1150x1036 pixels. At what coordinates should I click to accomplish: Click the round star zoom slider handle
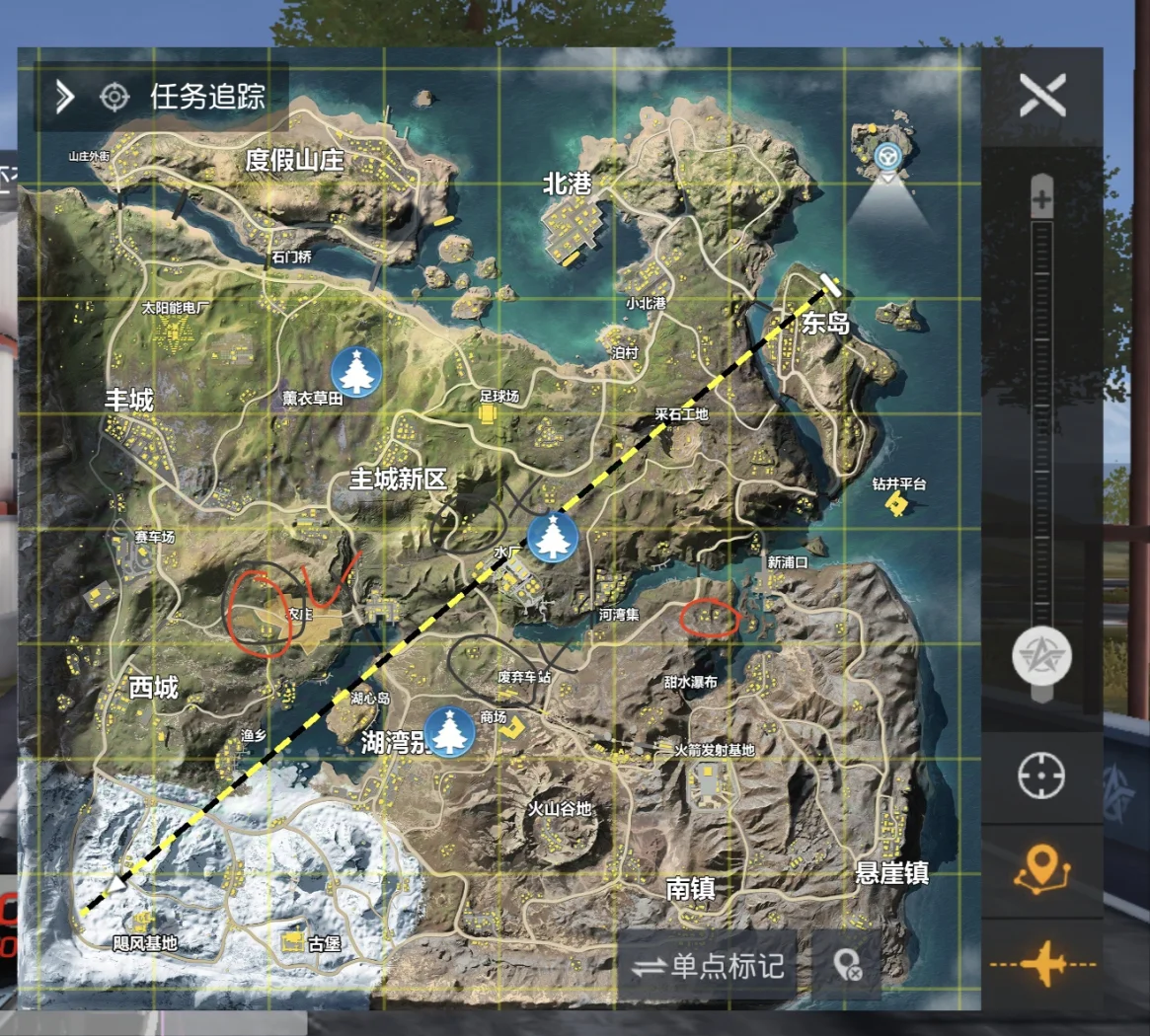tap(1041, 658)
